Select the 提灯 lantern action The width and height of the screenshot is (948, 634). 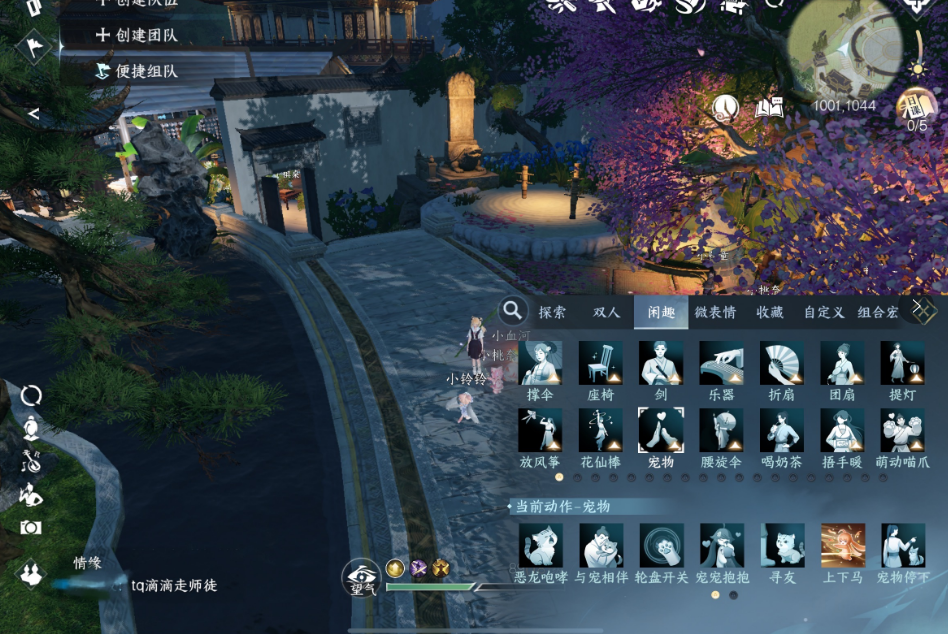click(902, 363)
